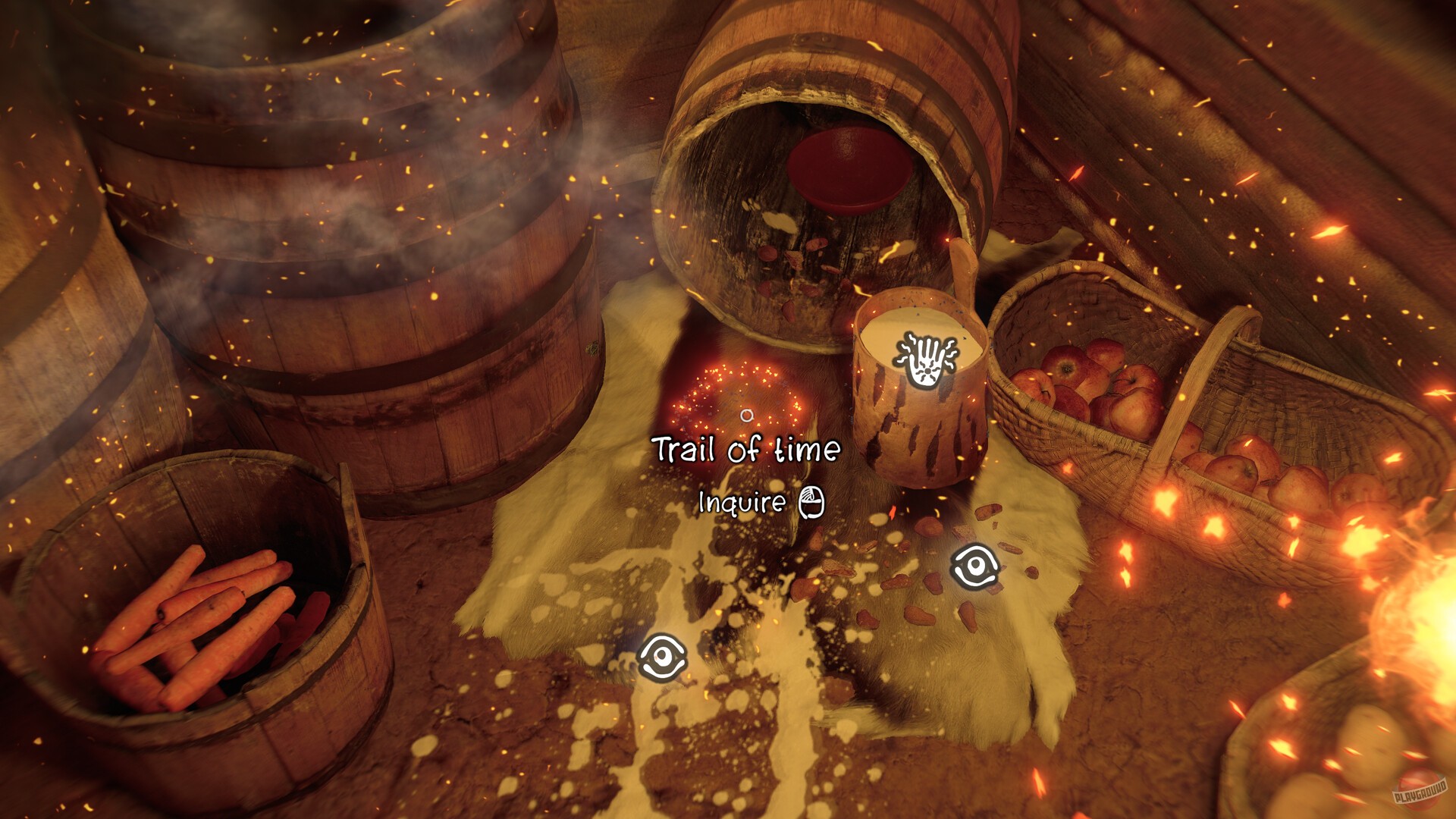Select the hand interaction icon on the milk bucket

(924, 361)
